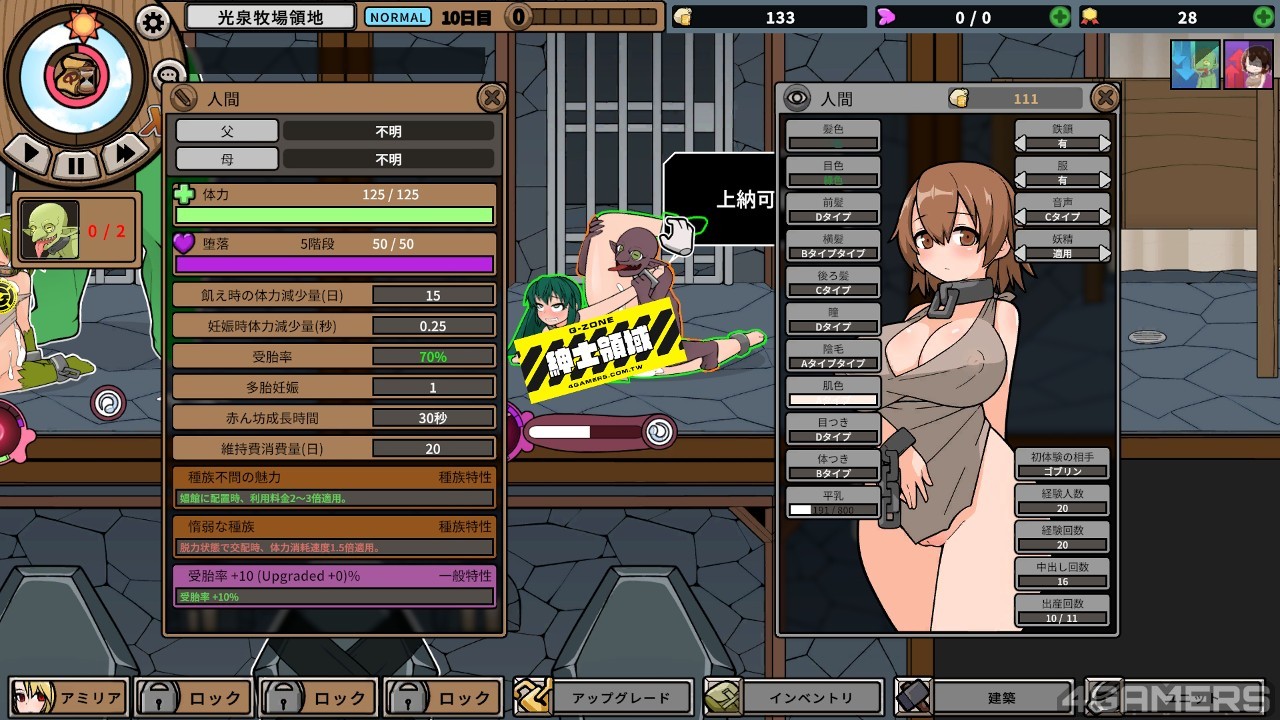1280x720 pixels.
Task: Open the speech bubble chat icon
Action: [x=169, y=73]
